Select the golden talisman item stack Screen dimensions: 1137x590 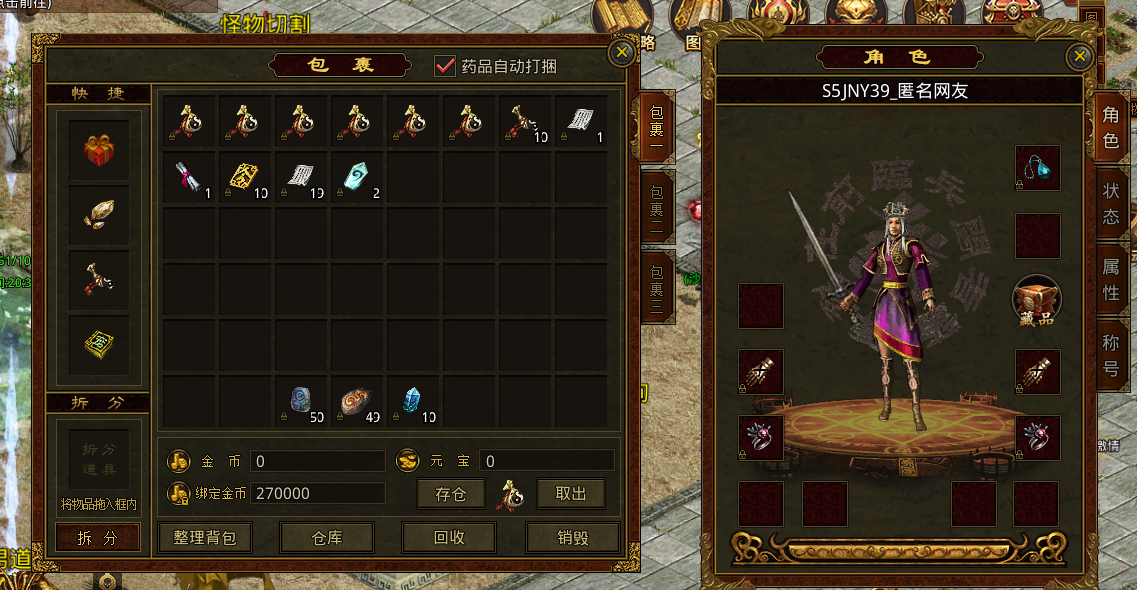[x=246, y=177]
